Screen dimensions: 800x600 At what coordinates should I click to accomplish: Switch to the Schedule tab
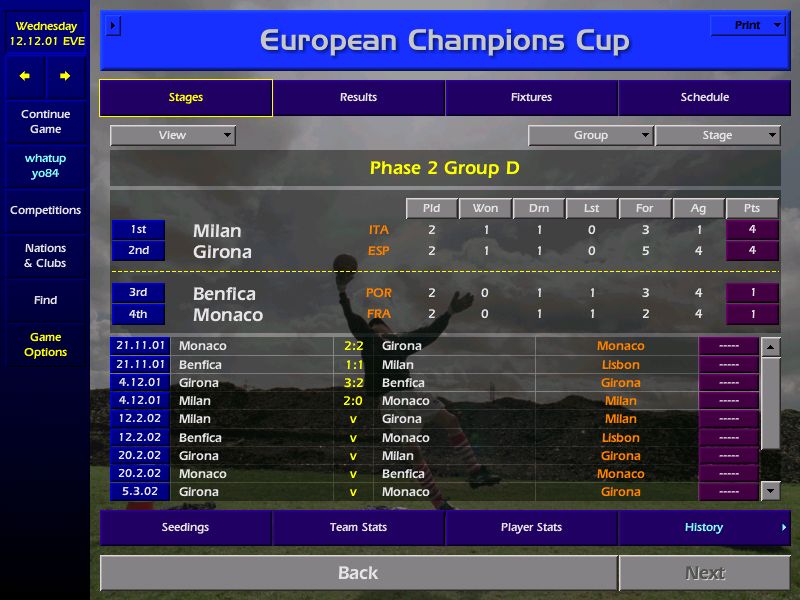704,98
